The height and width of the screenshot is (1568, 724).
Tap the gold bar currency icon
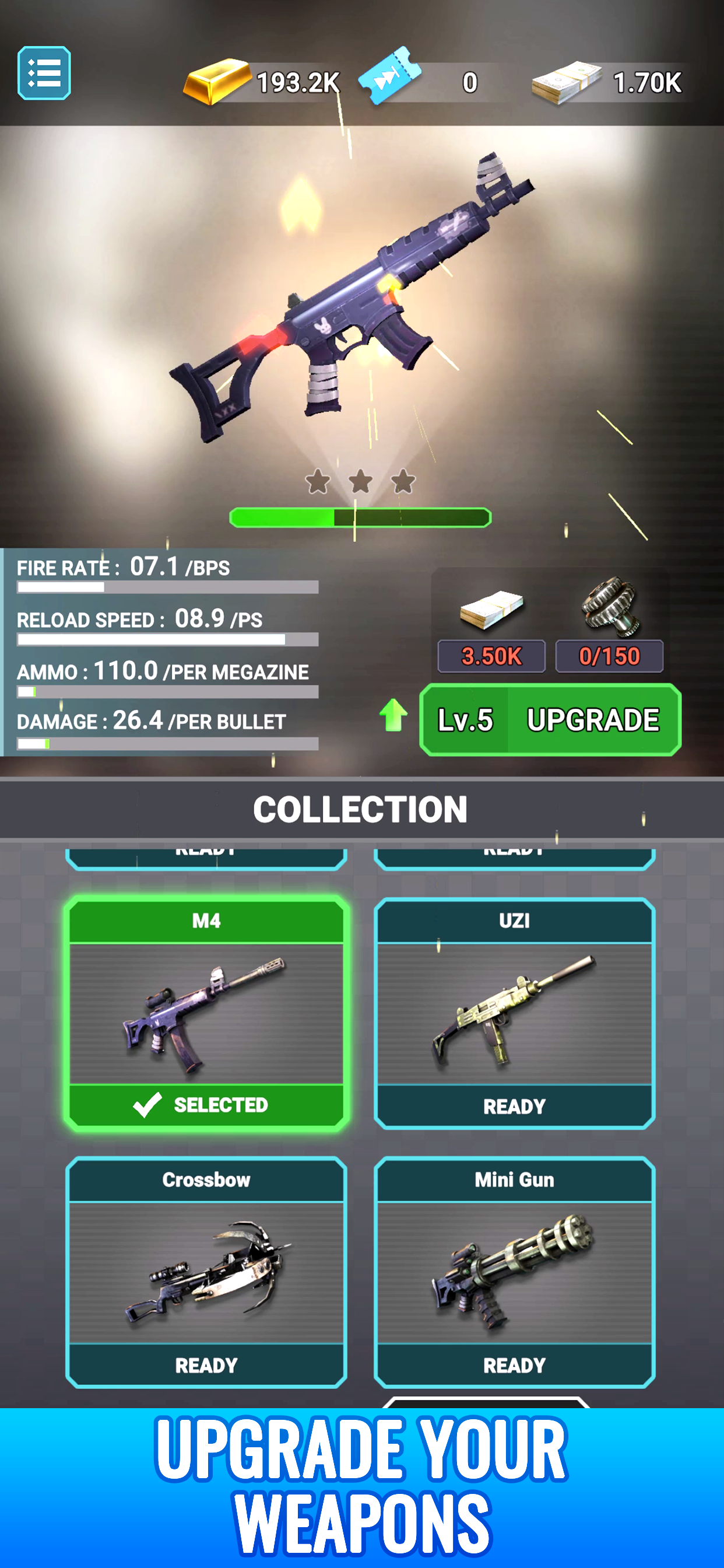pos(217,82)
